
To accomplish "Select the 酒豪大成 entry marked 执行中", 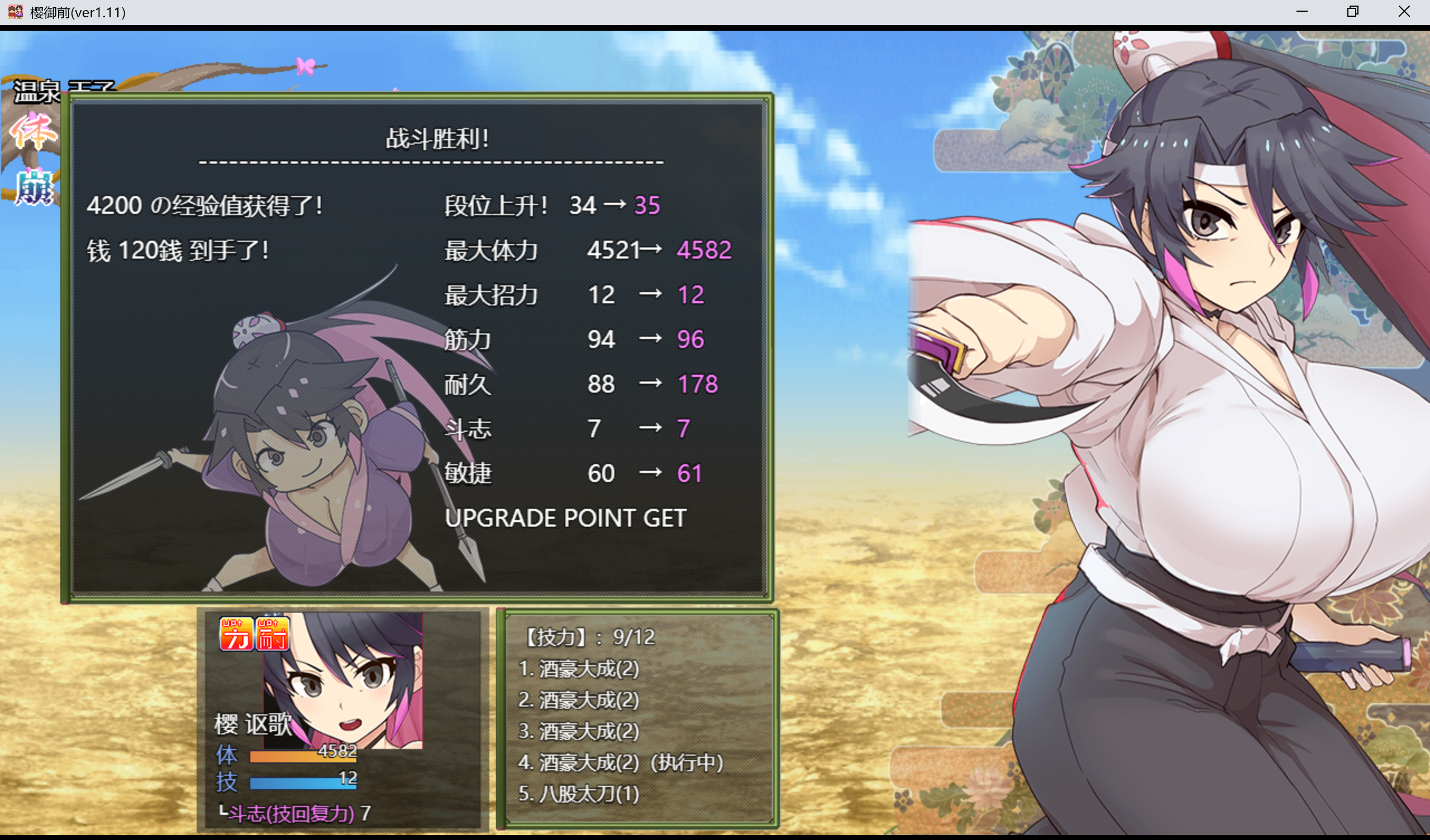I will click(x=620, y=762).
